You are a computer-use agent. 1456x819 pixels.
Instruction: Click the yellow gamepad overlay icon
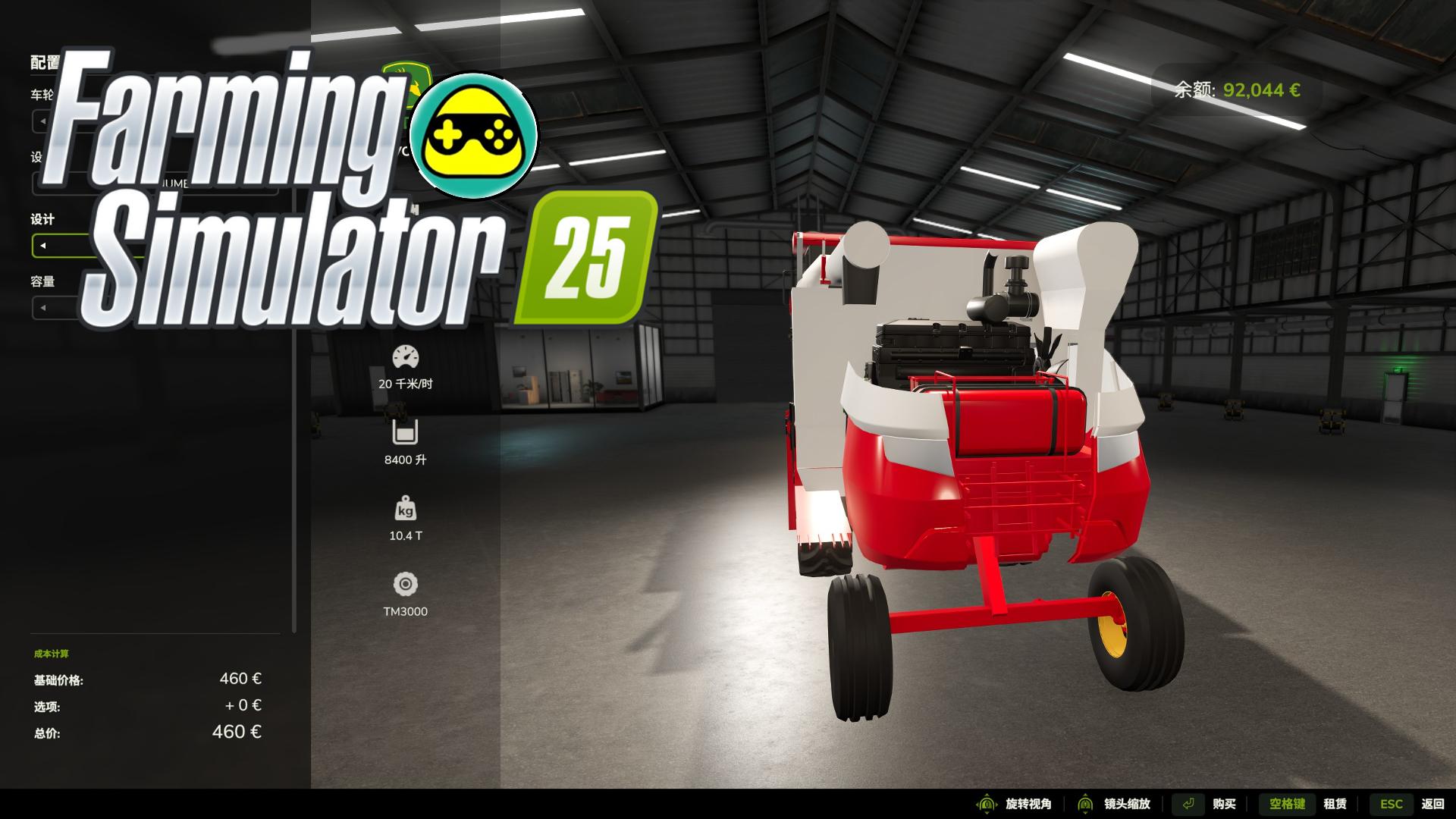[473, 136]
